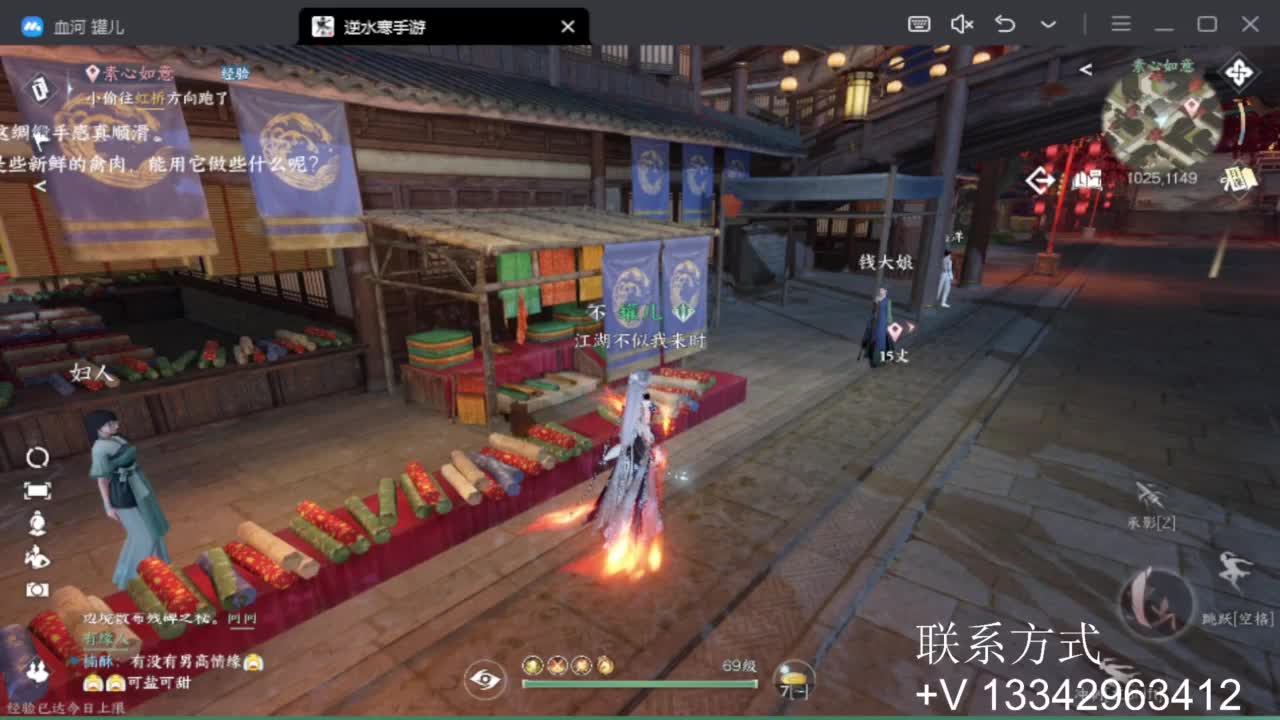Open the quest book icon below the minimap
Screen dimensions: 1280x720
(1238, 179)
